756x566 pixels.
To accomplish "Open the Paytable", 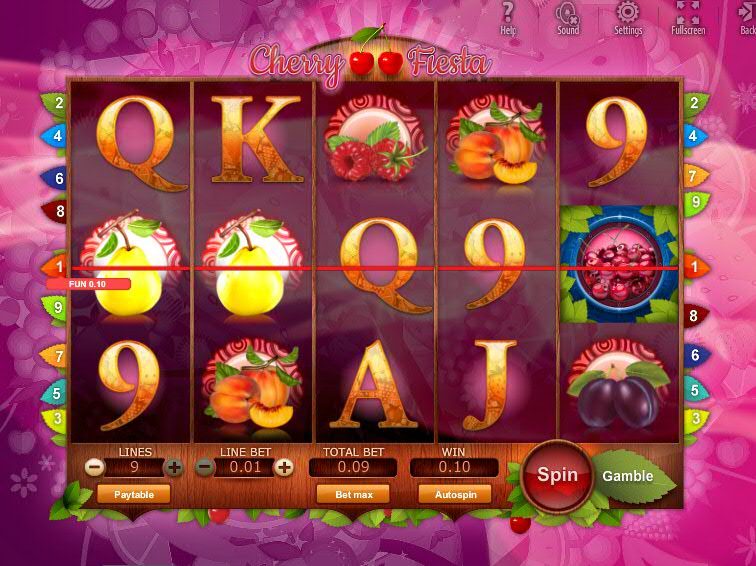I will 133,494.
